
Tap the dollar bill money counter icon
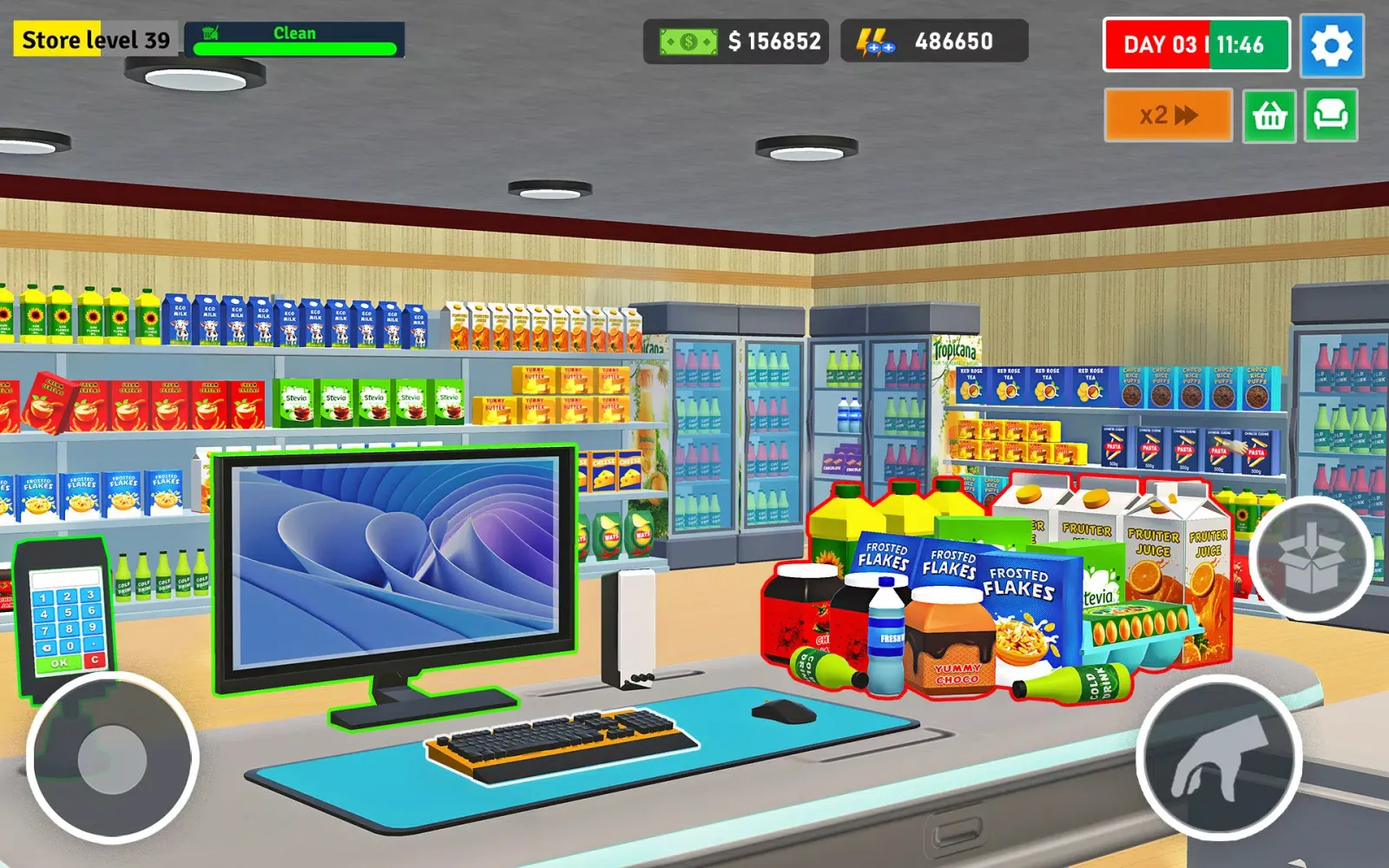688,39
